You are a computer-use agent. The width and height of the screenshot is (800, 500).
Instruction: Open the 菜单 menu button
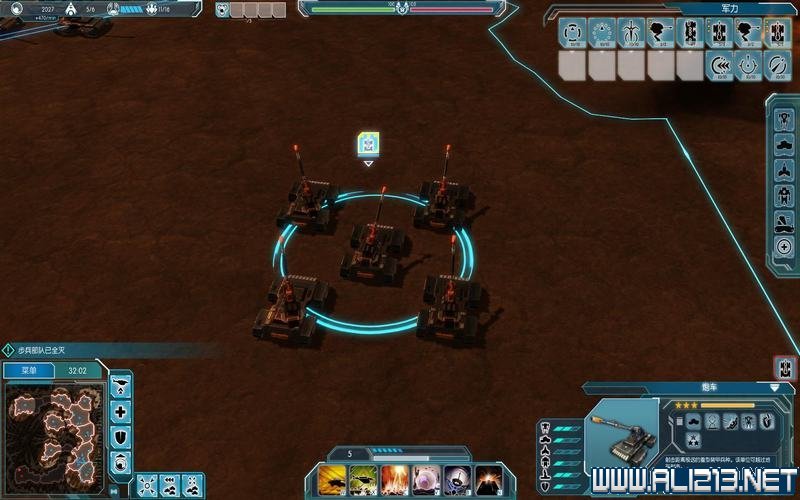pos(29,370)
